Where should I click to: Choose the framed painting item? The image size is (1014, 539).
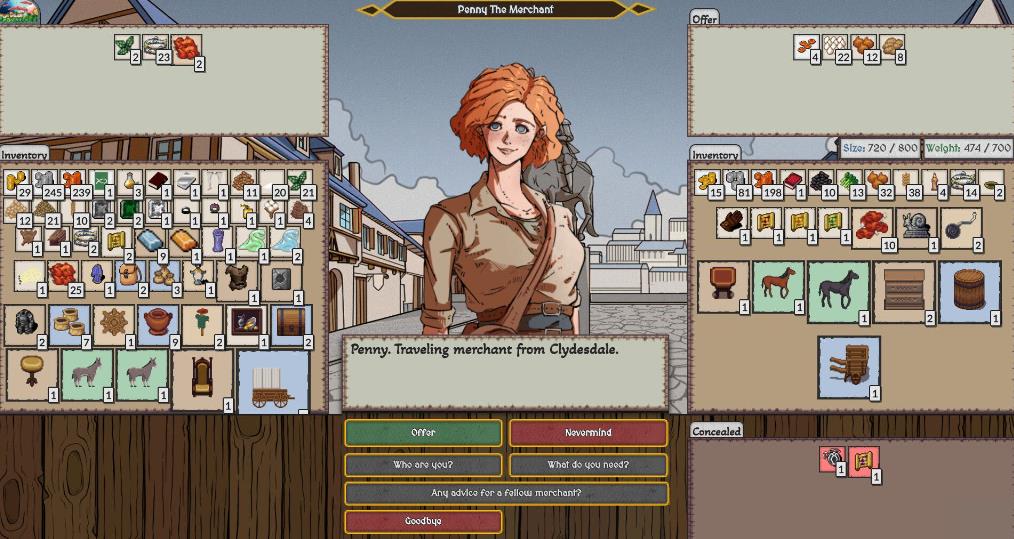point(245,322)
